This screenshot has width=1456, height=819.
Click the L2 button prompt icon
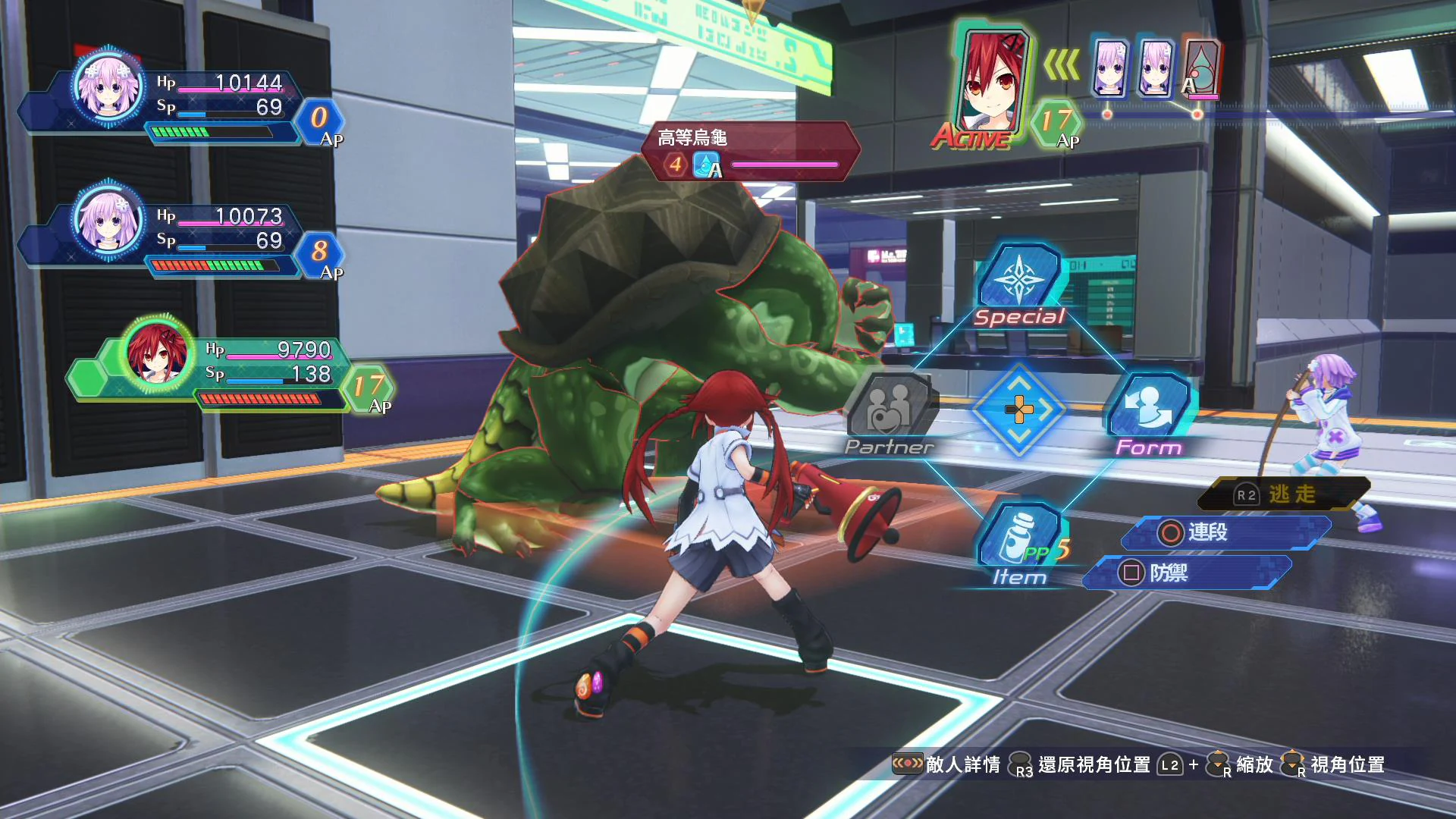pyautogui.click(x=1169, y=765)
